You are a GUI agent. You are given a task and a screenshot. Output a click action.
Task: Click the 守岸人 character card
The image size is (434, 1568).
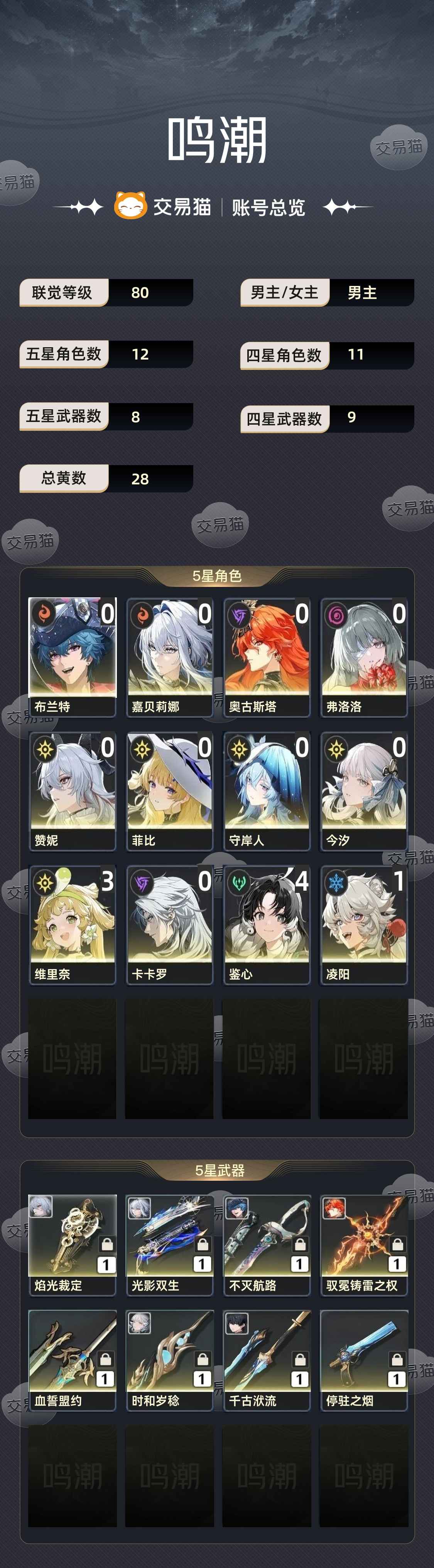[266, 790]
